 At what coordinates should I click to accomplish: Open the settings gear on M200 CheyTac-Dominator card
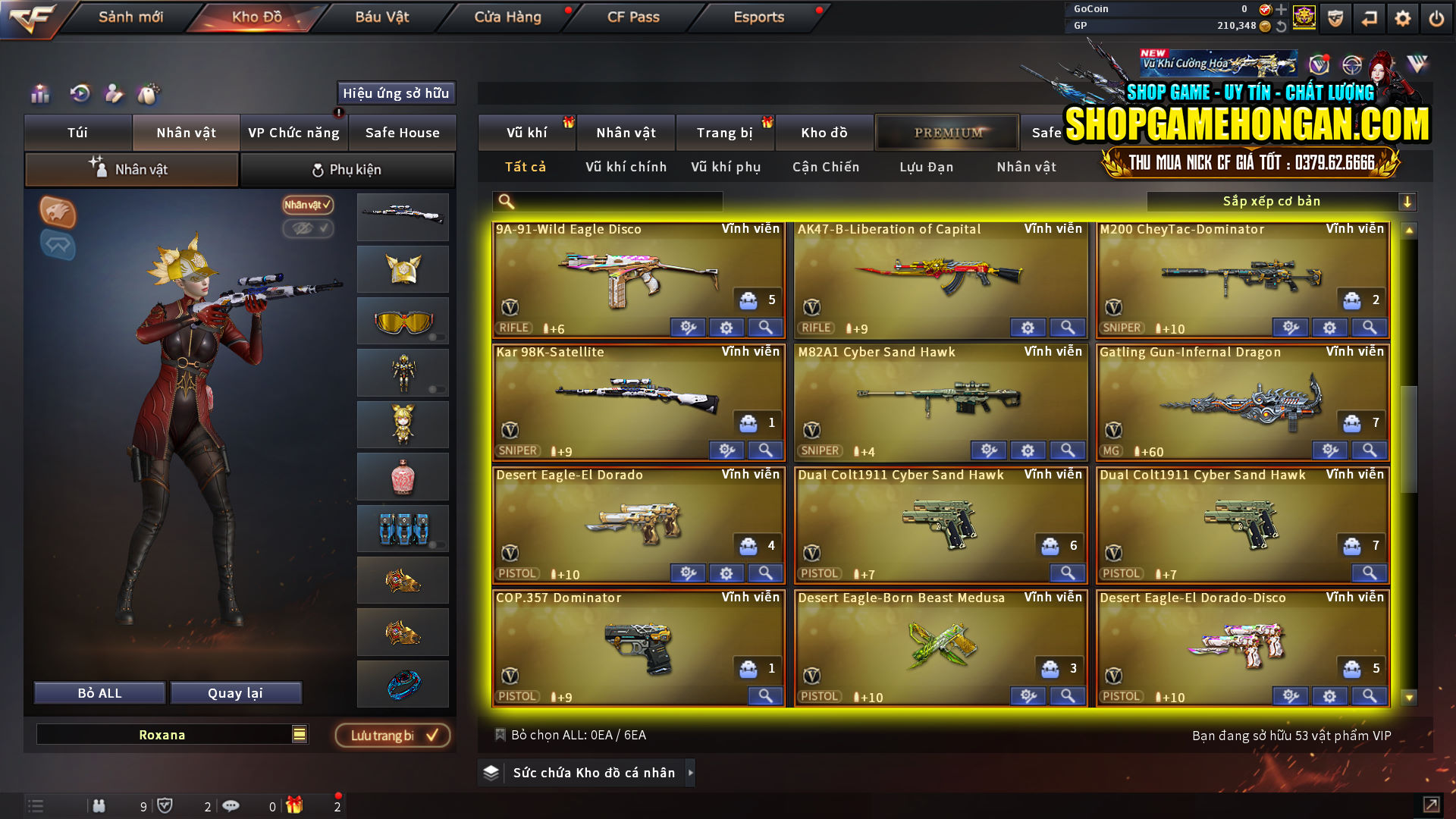(1329, 328)
